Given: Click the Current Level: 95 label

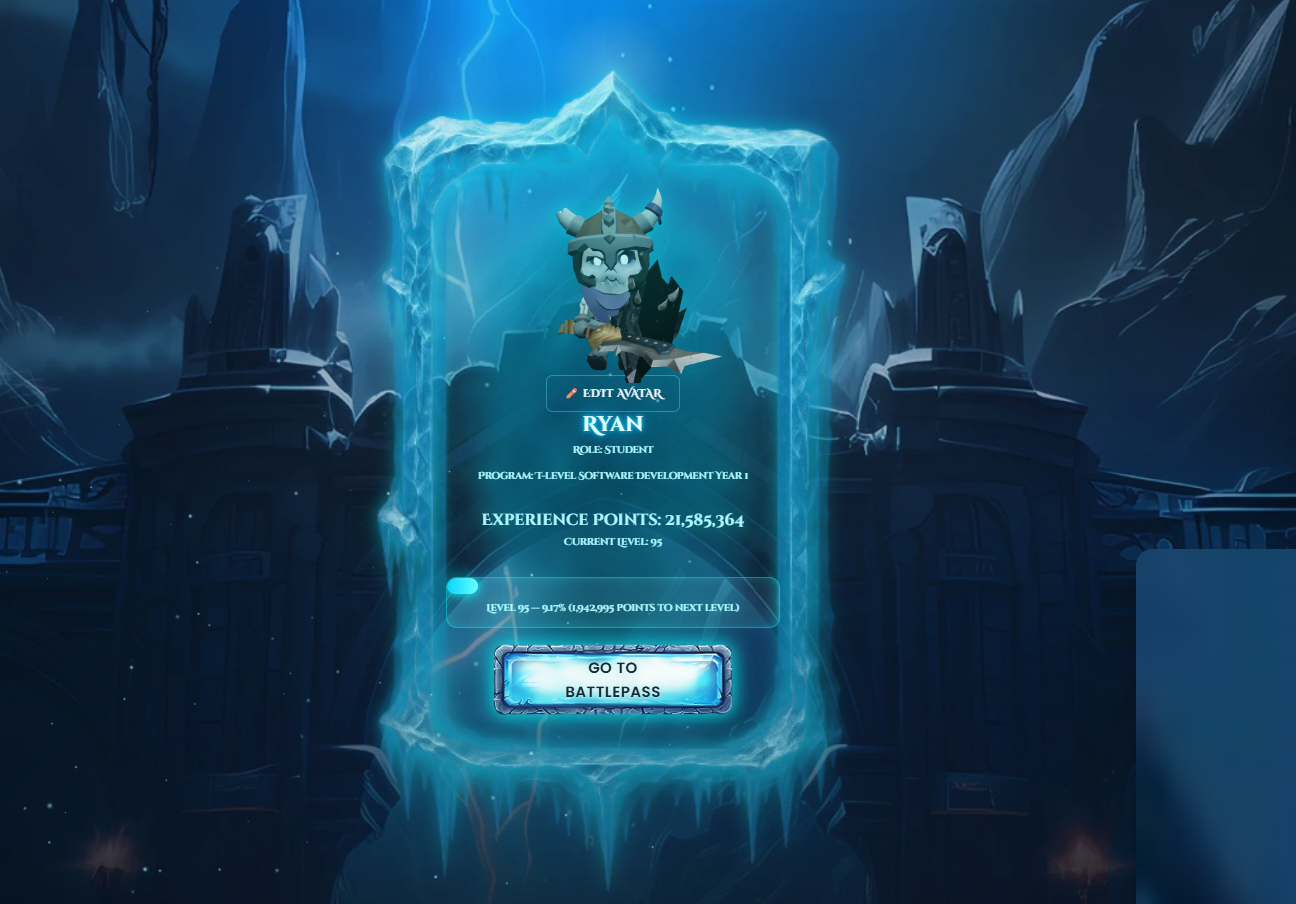Looking at the screenshot, I should [613, 541].
